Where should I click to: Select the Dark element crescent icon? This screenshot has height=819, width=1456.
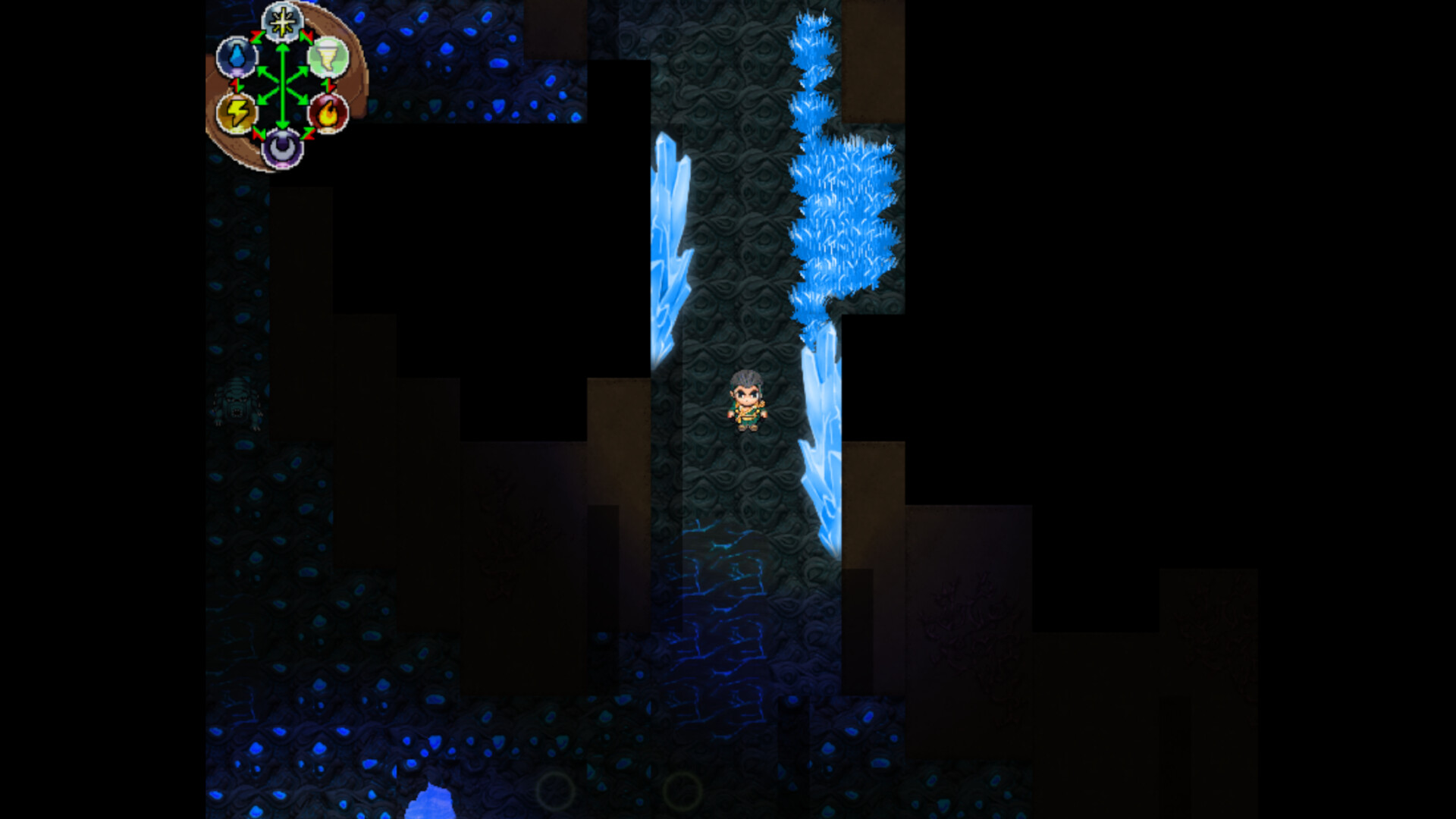click(281, 149)
